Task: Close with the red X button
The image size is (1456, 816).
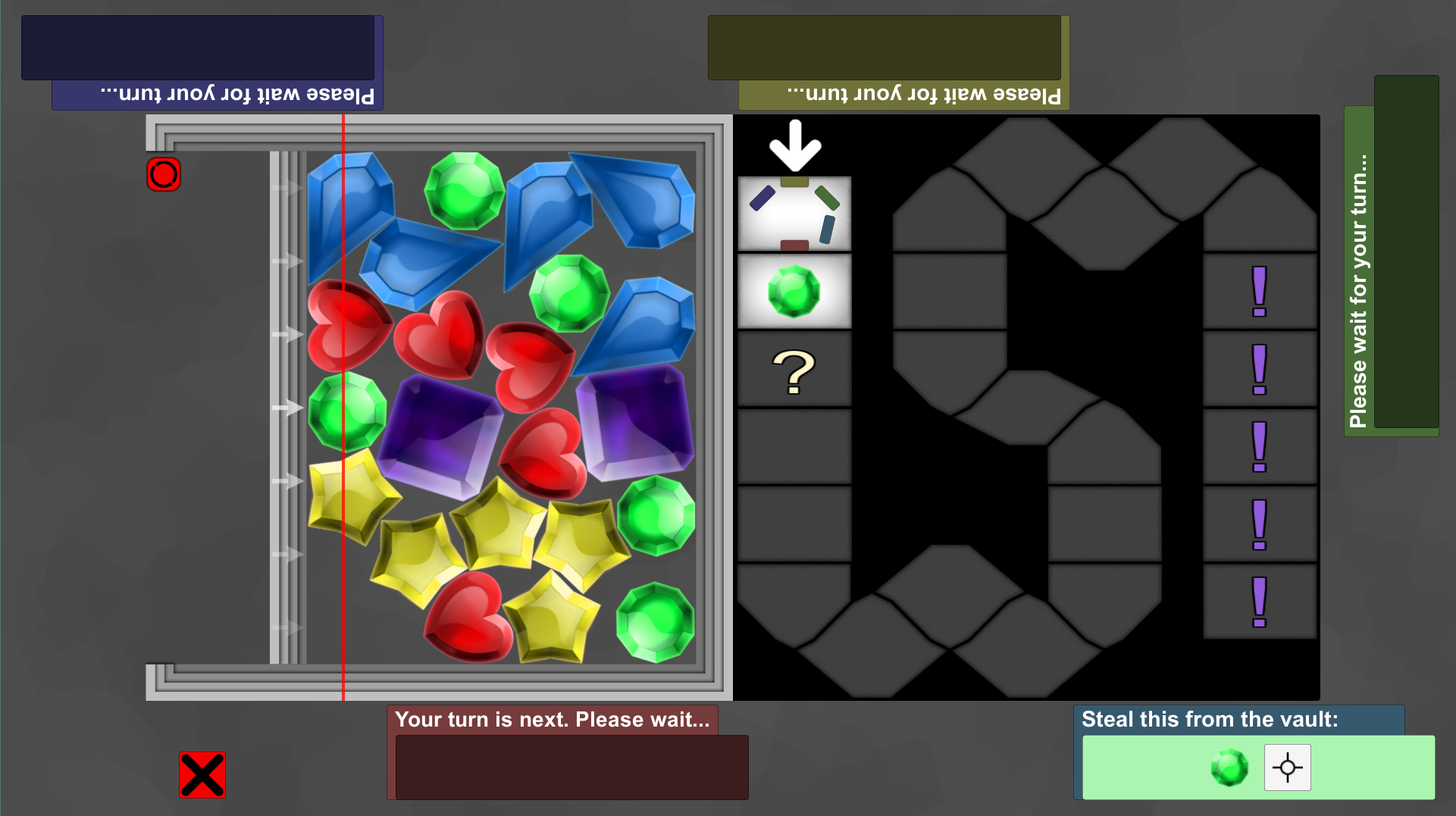Action: [x=202, y=774]
